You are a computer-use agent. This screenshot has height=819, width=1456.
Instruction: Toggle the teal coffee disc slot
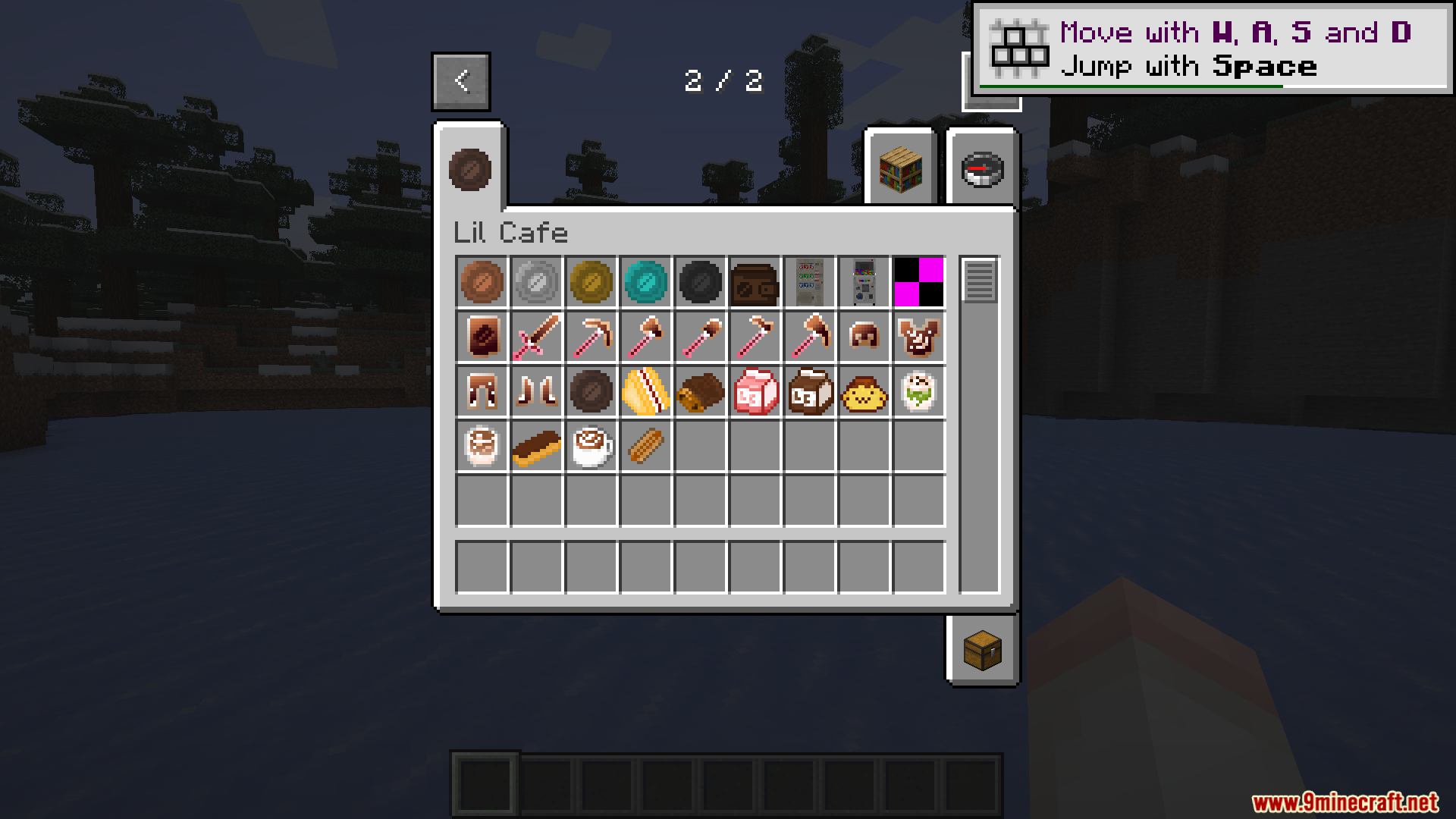tap(646, 282)
